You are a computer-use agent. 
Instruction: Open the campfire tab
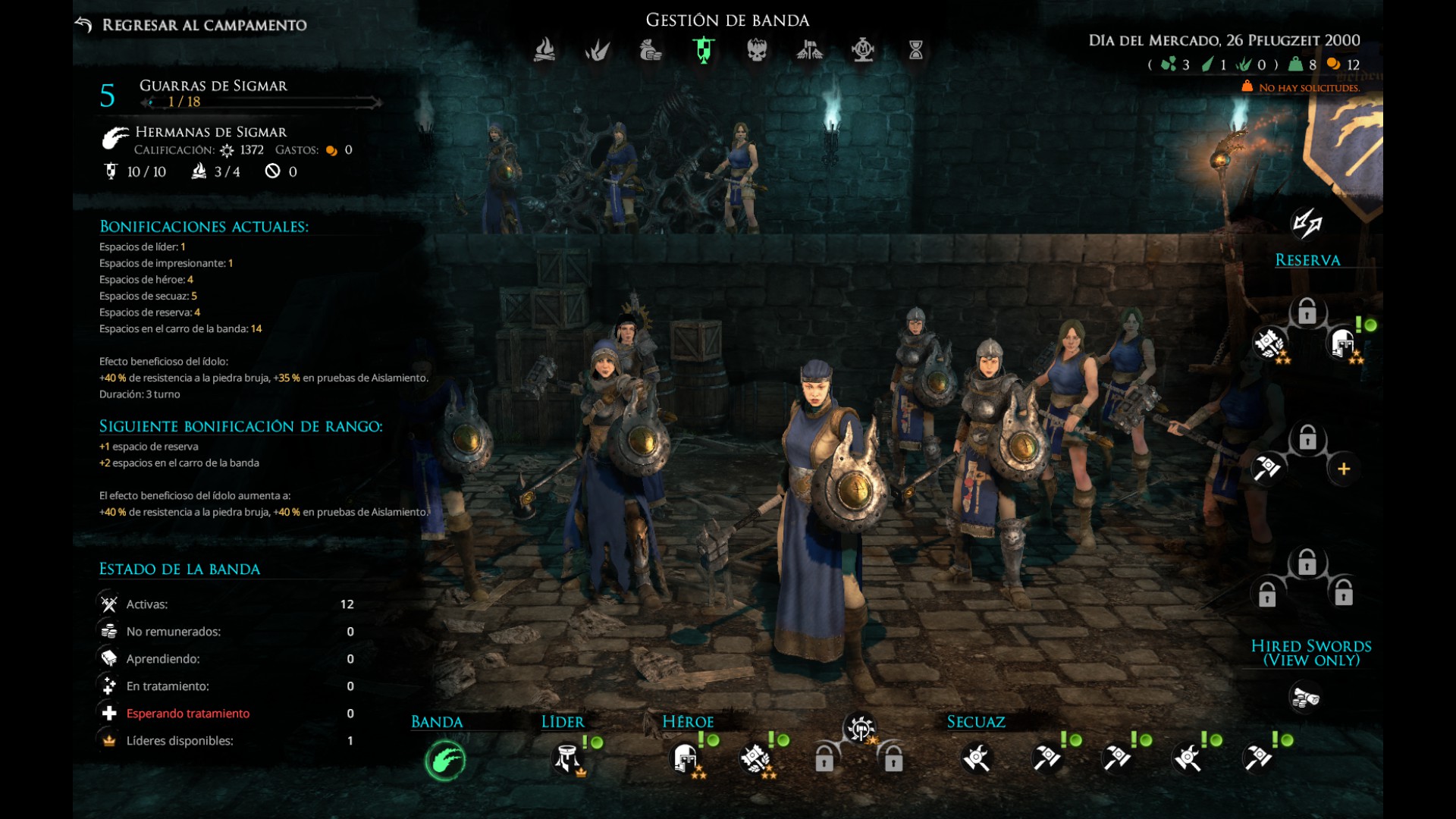tap(544, 50)
